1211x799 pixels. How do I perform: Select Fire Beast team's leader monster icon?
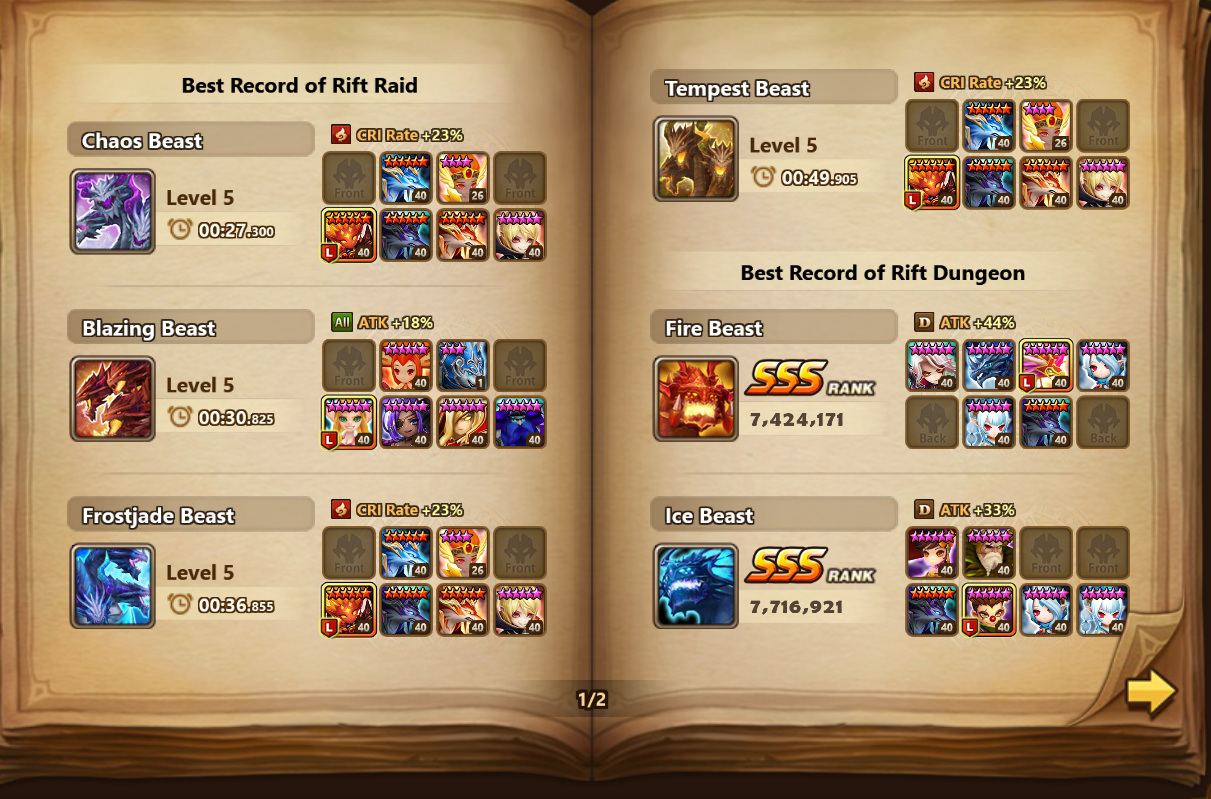pyautogui.click(x=1046, y=366)
